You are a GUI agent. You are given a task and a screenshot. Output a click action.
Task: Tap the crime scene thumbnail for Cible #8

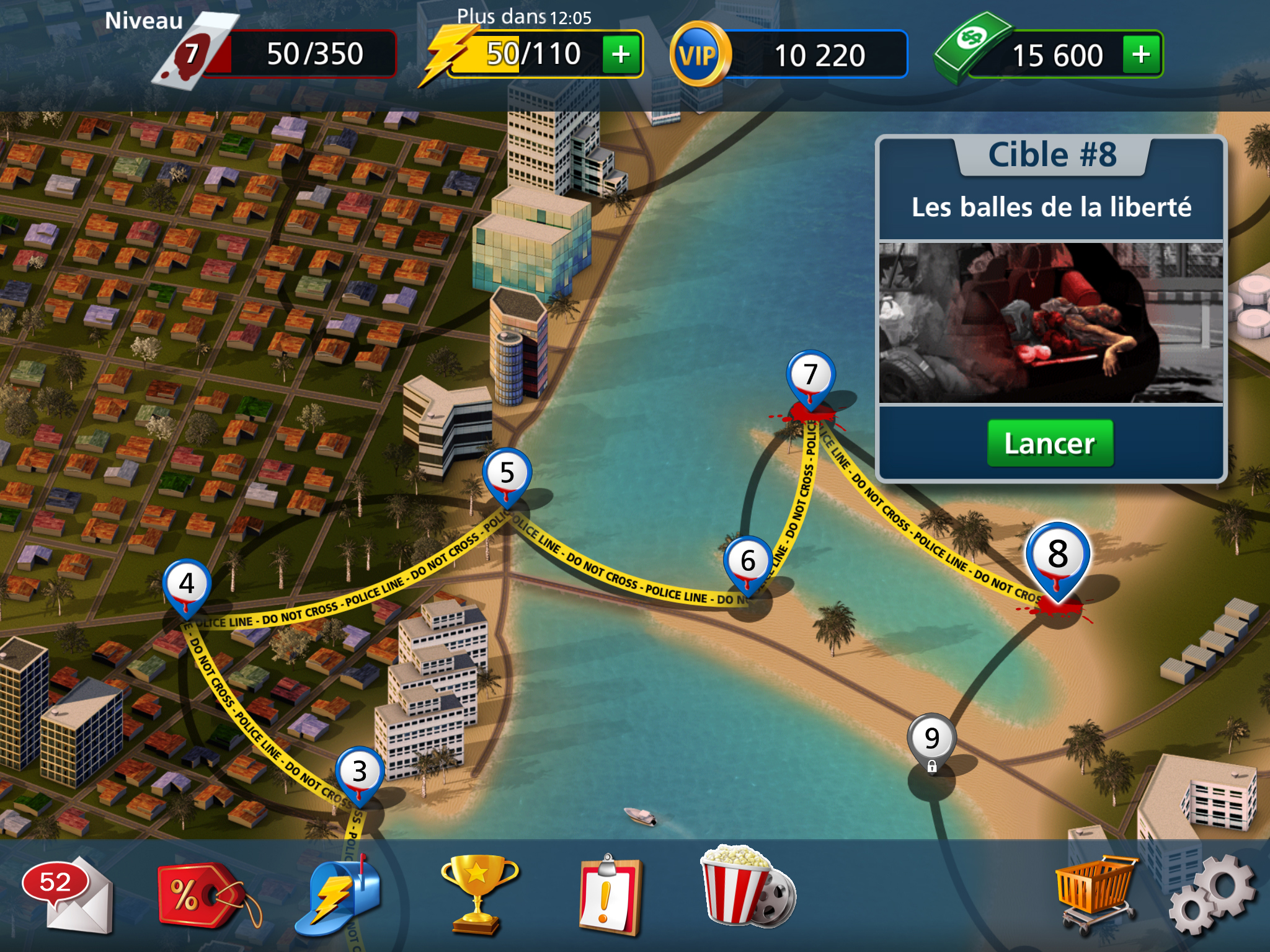1050,323
